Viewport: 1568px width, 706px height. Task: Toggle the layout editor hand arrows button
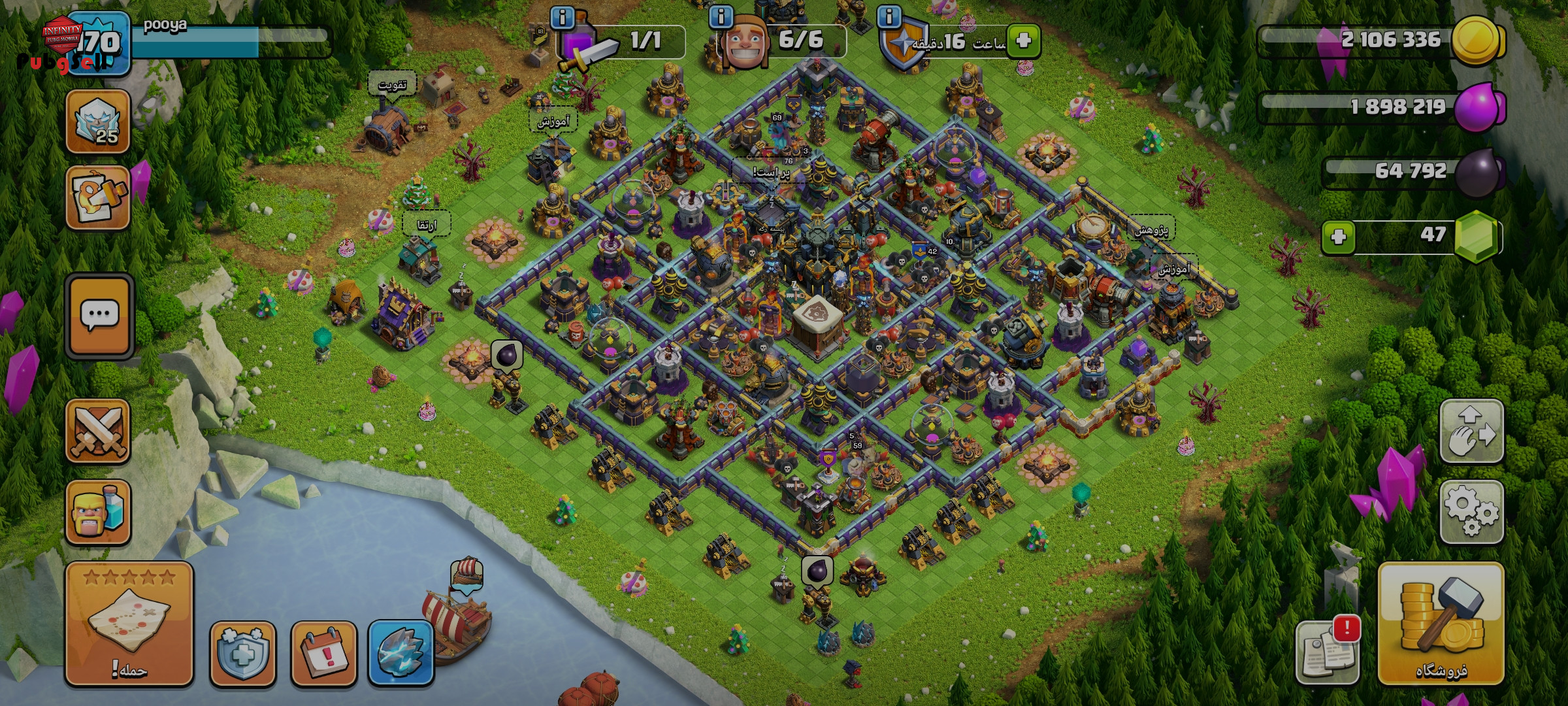coord(1471,431)
